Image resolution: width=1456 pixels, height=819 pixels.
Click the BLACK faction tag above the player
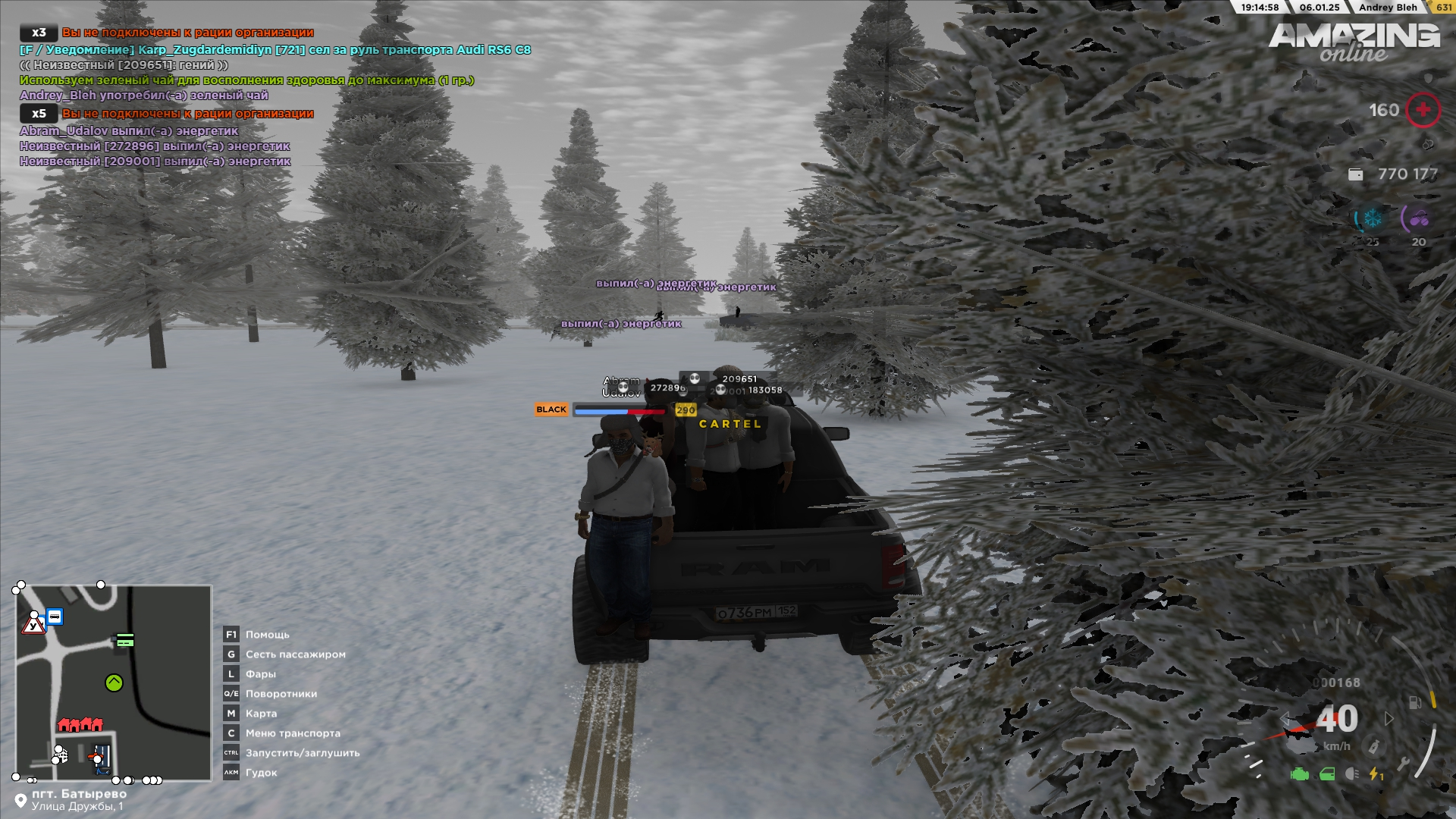coord(551,409)
